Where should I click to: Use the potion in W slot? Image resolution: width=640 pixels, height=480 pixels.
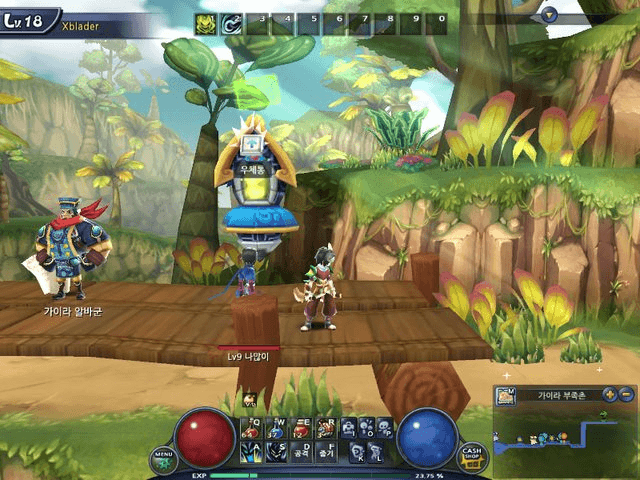point(274,428)
